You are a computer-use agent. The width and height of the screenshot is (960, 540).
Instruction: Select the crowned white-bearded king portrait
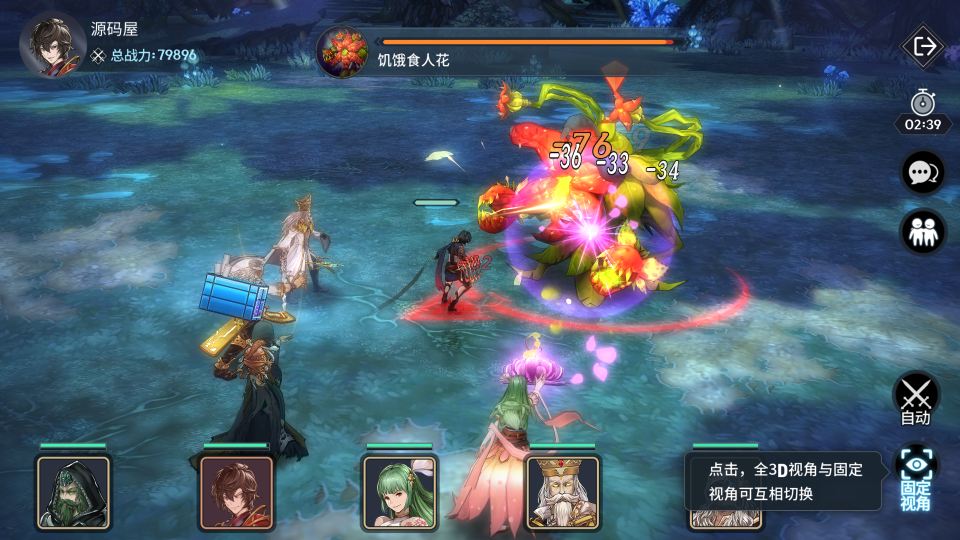pos(562,492)
